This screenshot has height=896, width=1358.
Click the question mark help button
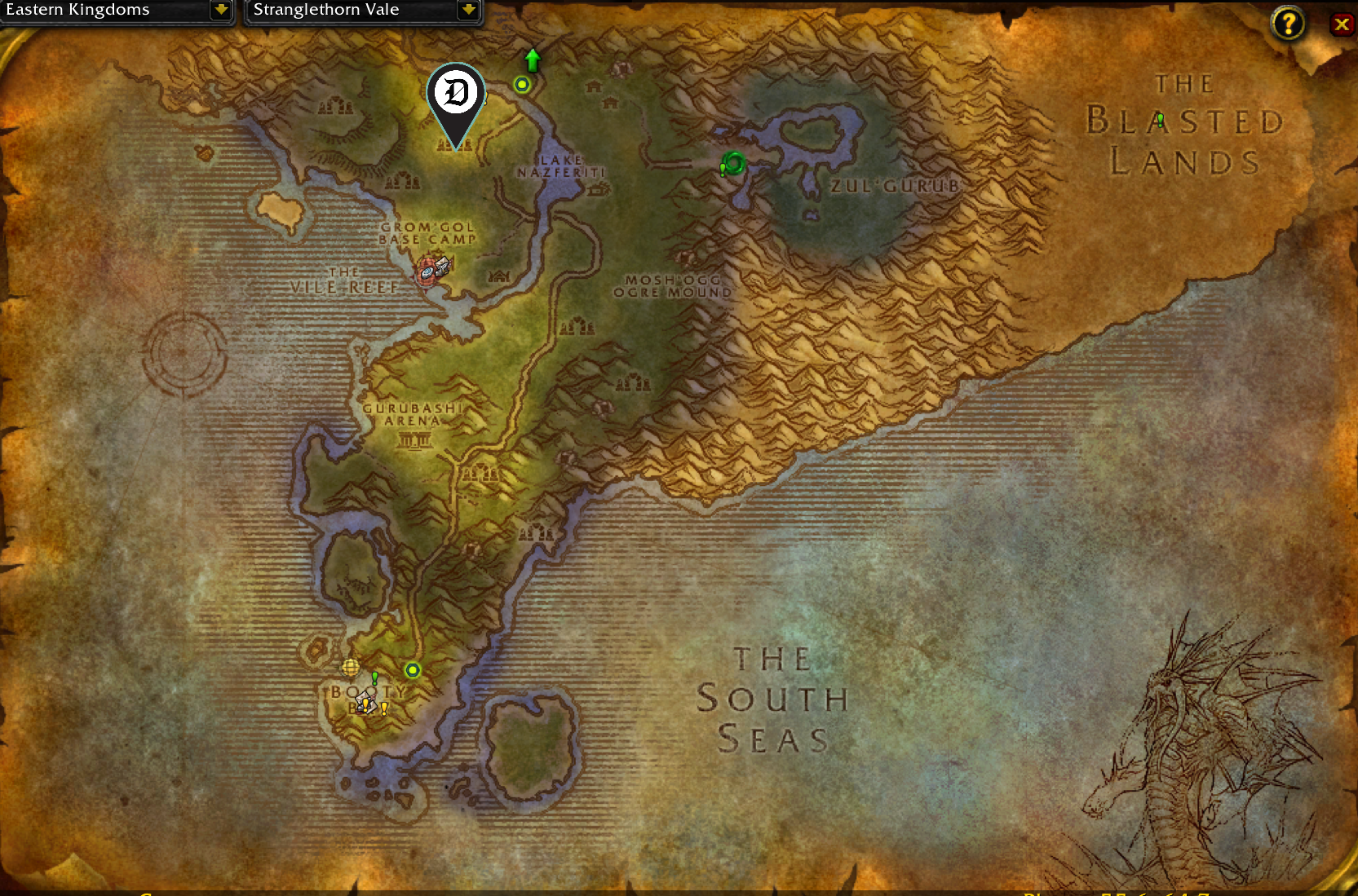click(1288, 24)
